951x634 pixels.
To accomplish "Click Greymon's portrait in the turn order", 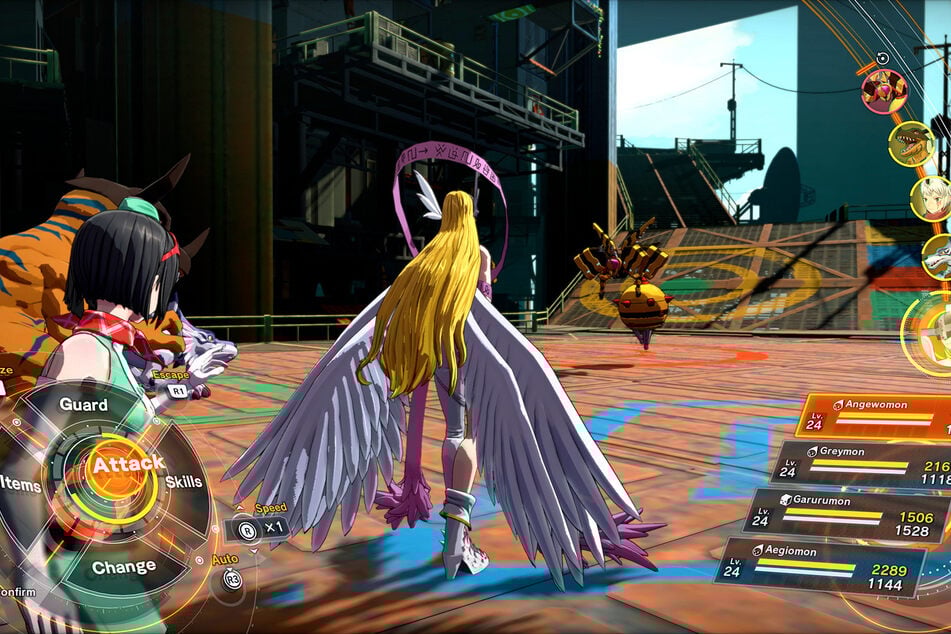I will point(911,143).
